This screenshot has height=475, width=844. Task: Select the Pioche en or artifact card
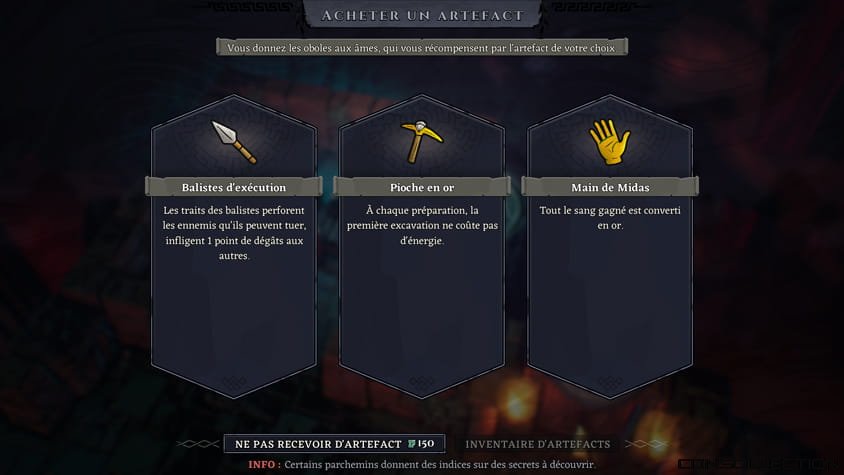click(x=421, y=235)
